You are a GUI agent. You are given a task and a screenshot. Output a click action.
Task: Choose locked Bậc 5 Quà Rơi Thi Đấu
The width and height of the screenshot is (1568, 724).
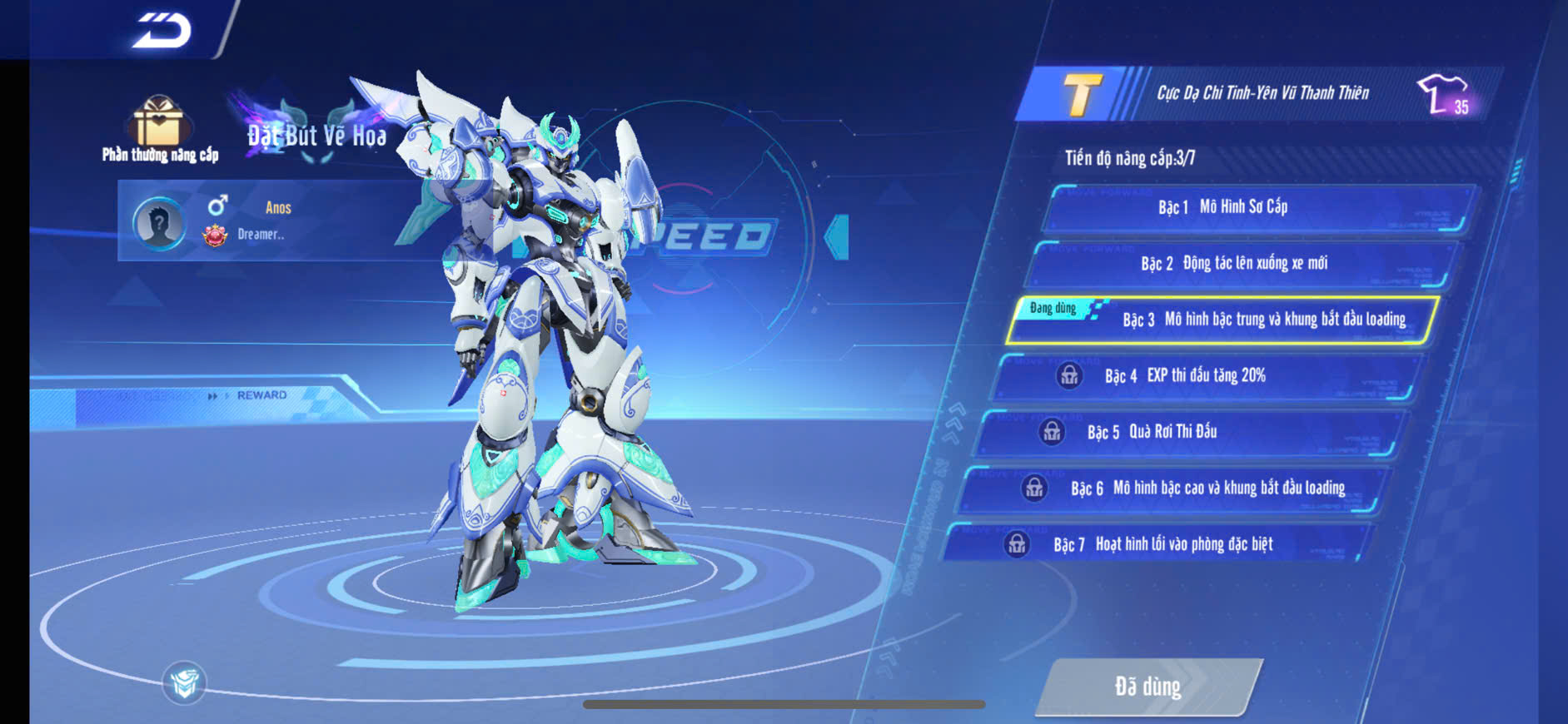[1191, 432]
